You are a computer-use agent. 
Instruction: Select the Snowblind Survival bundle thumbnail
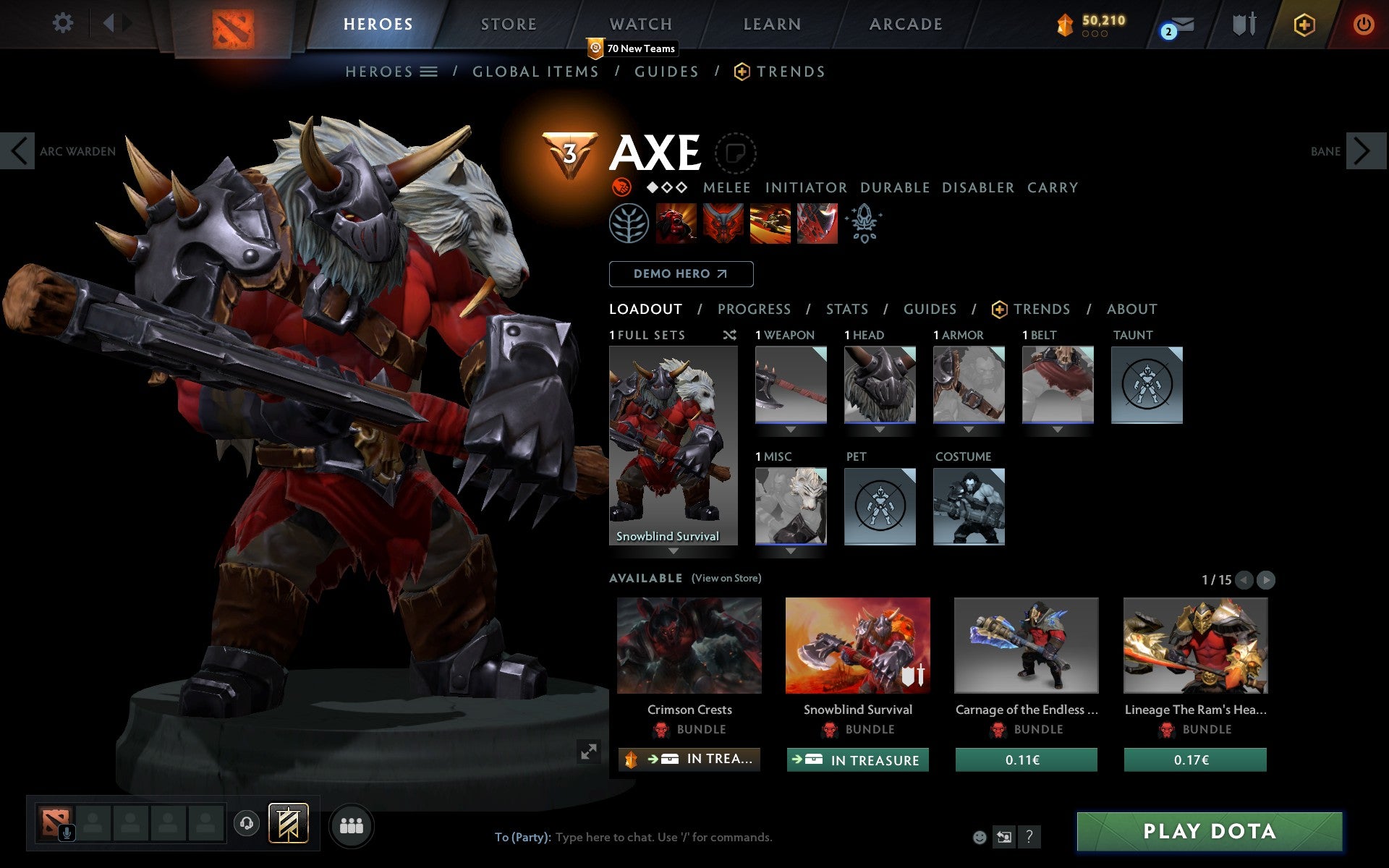(857, 644)
